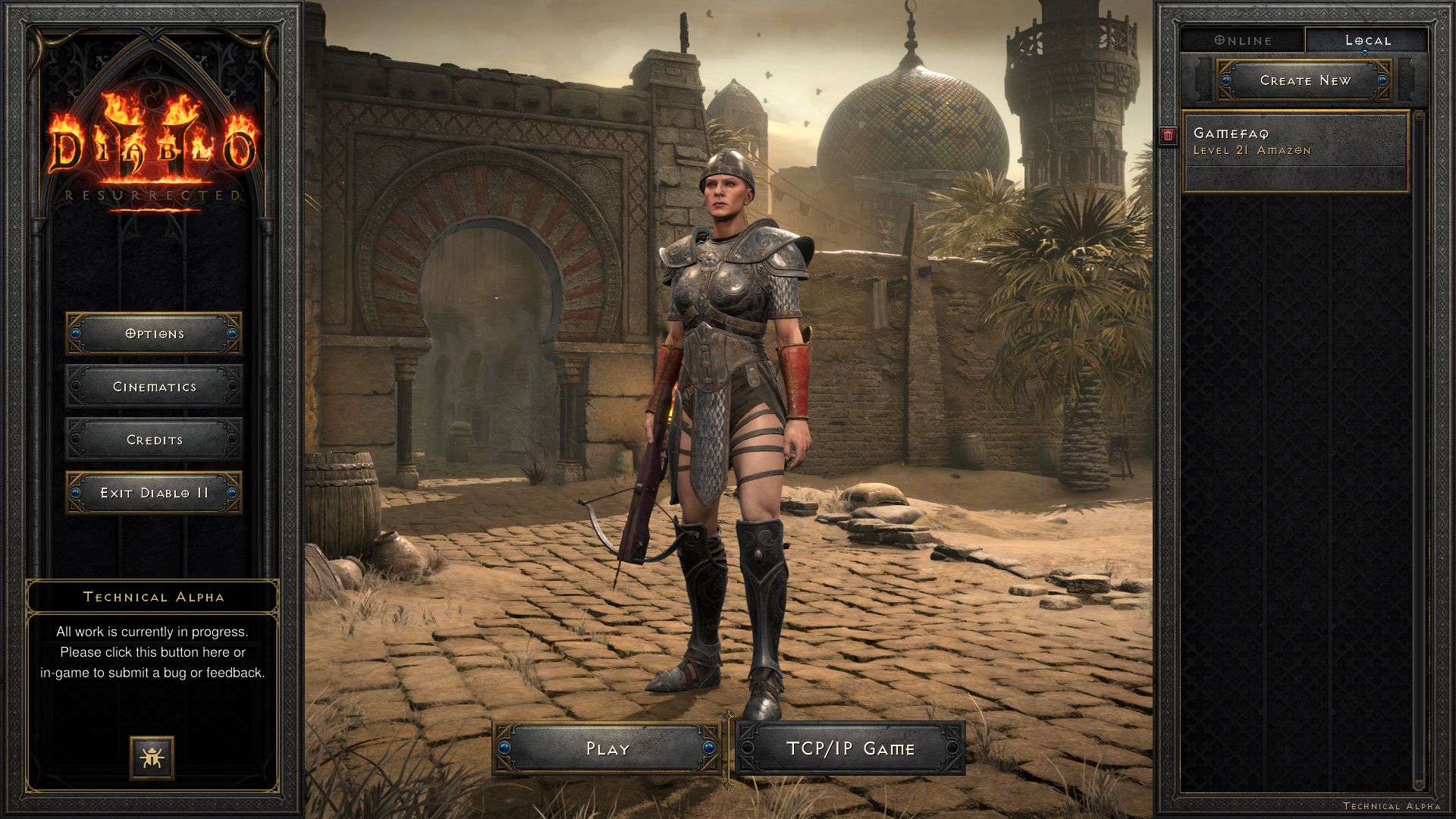The image size is (1456, 819).
Task: Submit feedback via the bug icon button
Action: [152, 757]
